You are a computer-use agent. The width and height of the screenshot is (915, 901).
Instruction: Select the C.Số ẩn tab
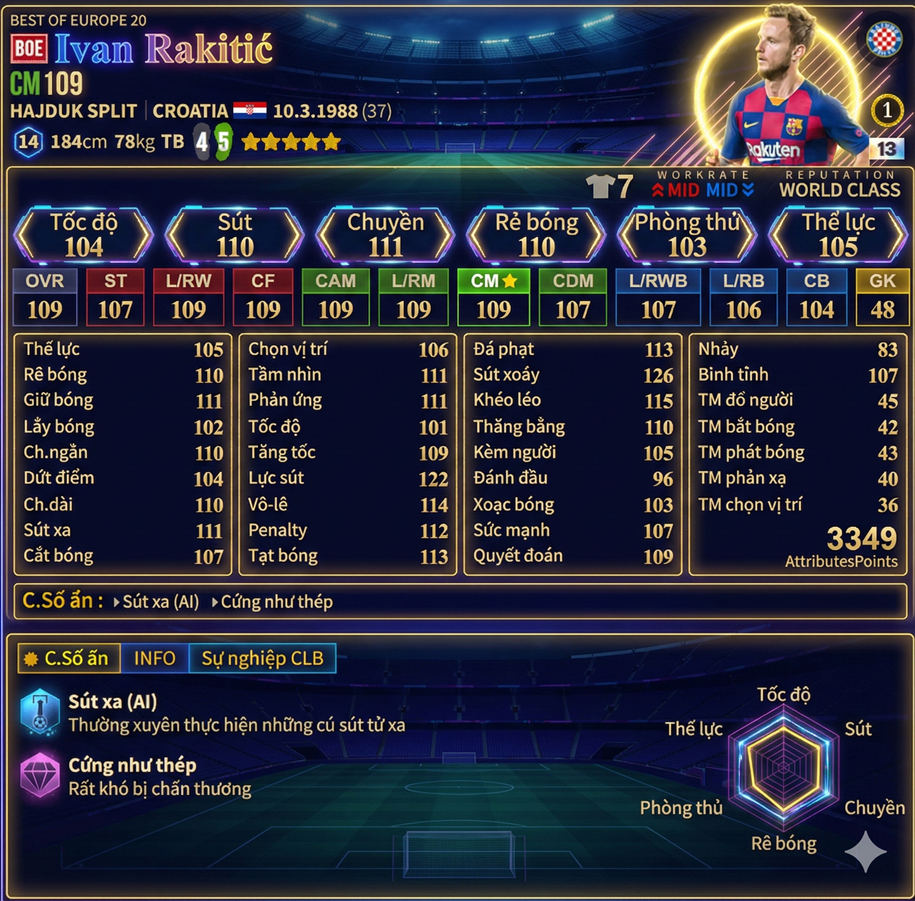[x=69, y=658]
